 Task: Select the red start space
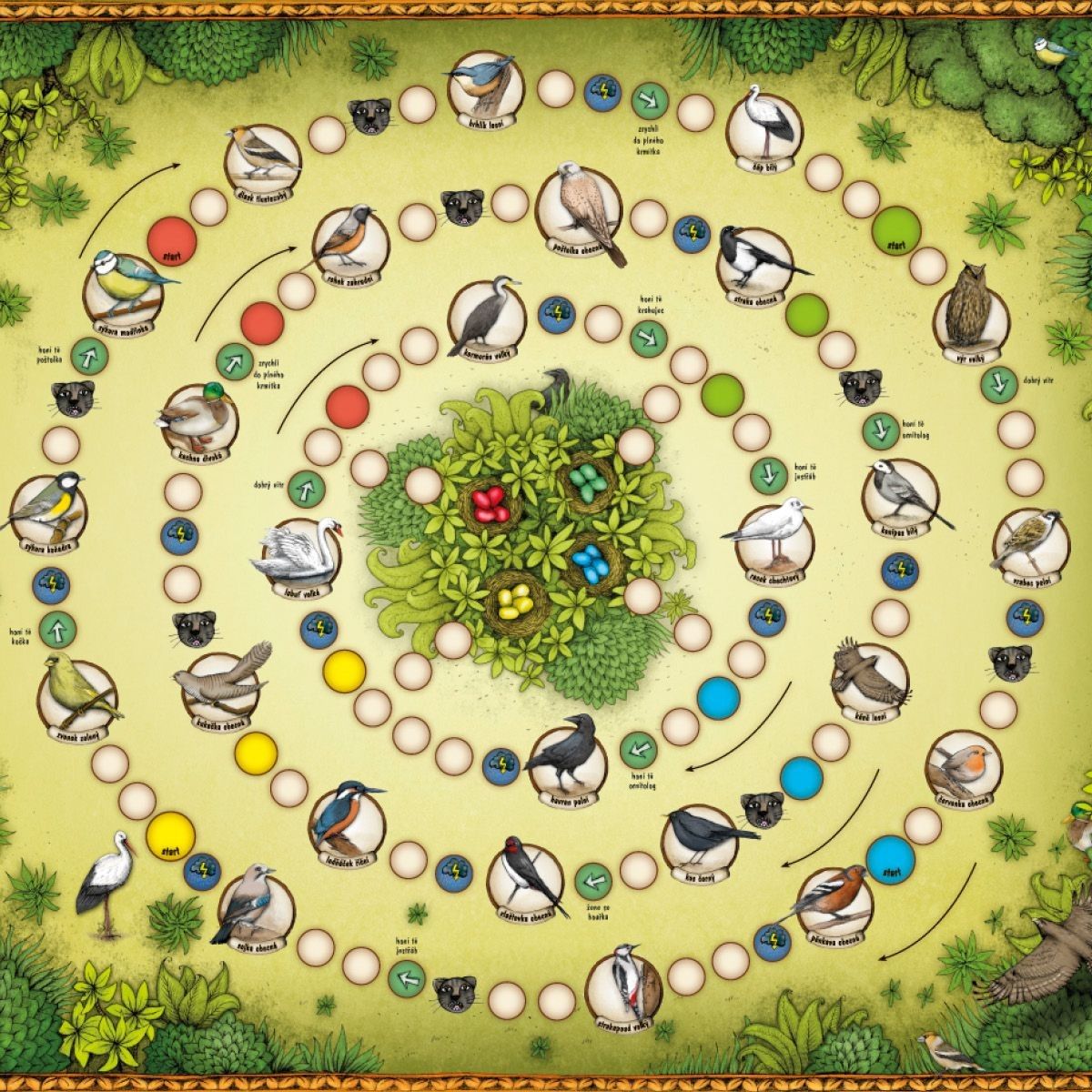(172, 242)
